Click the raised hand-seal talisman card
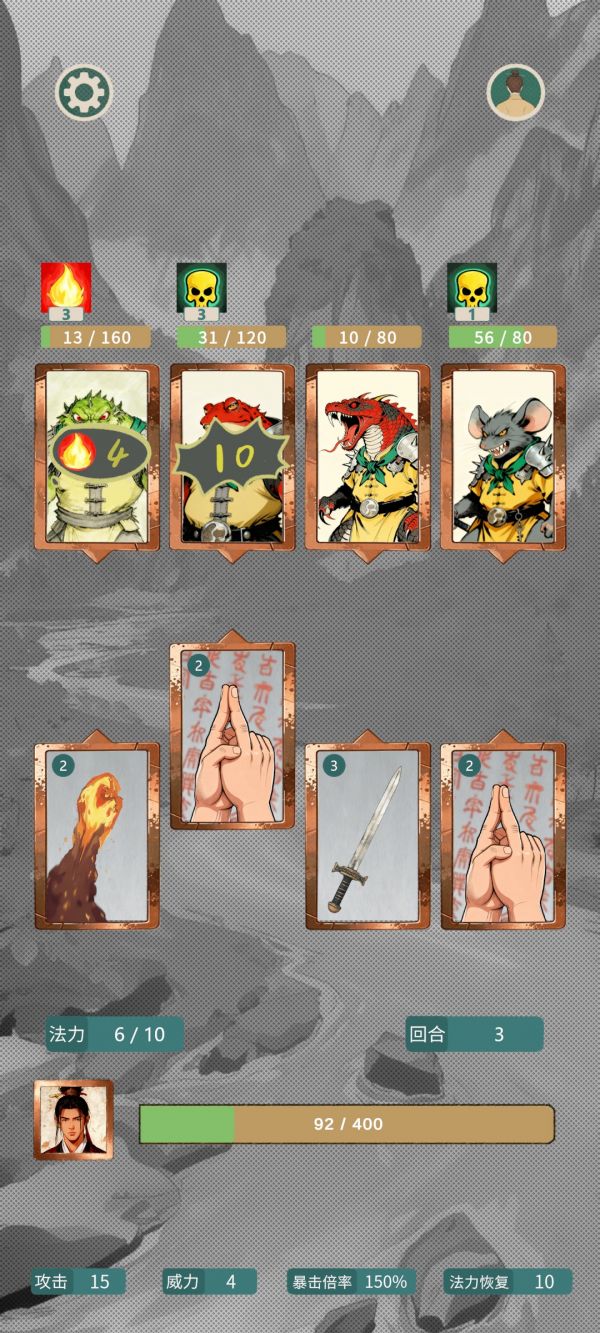This screenshot has width=600, height=1333. coord(232,736)
